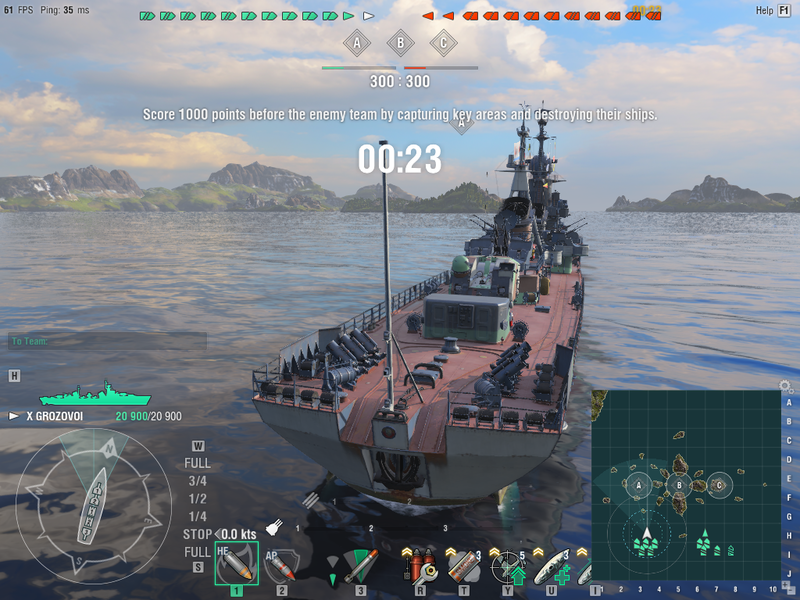Click capture area C on minimap

[x=719, y=486]
